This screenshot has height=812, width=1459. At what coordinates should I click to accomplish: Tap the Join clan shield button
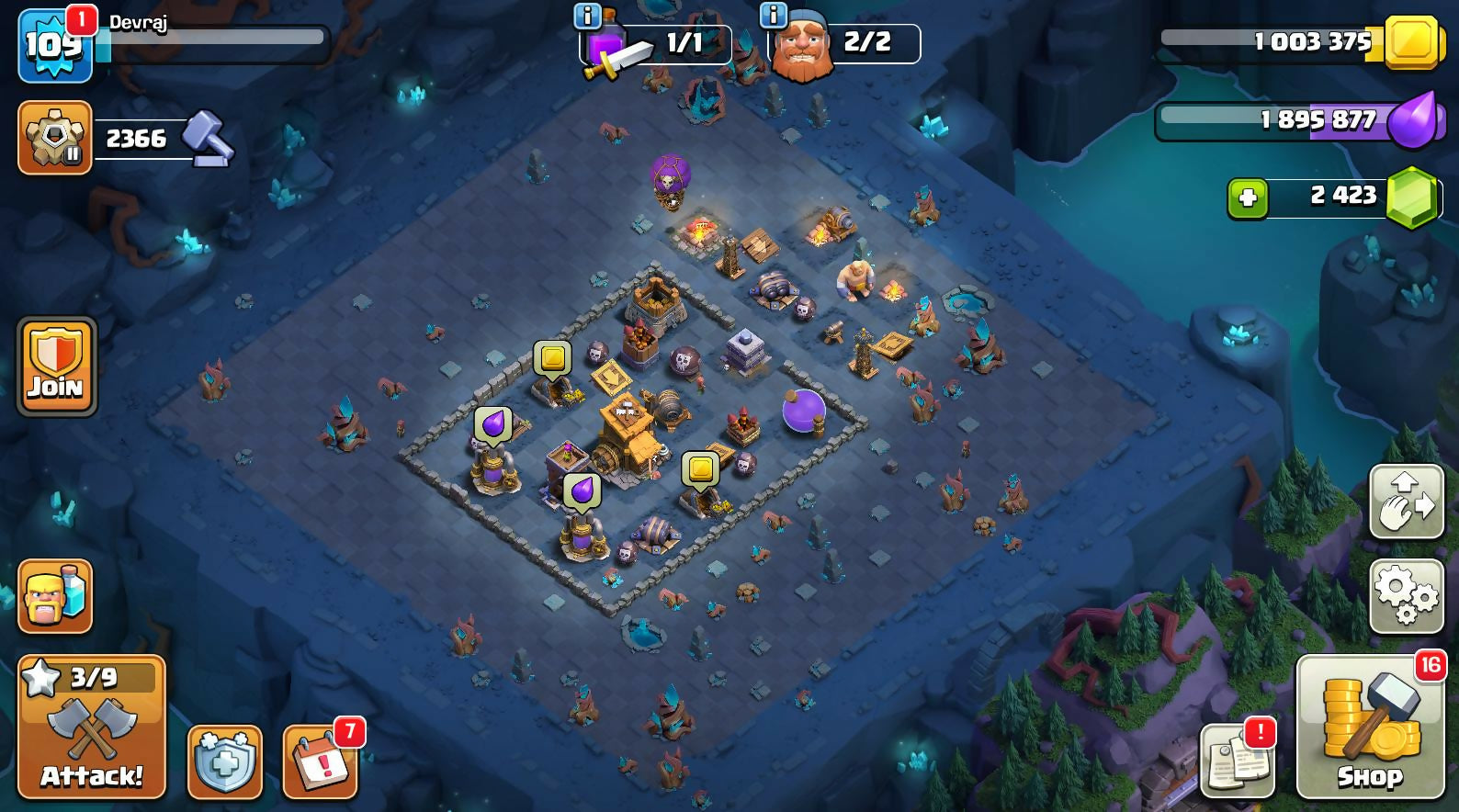[x=56, y=367]
